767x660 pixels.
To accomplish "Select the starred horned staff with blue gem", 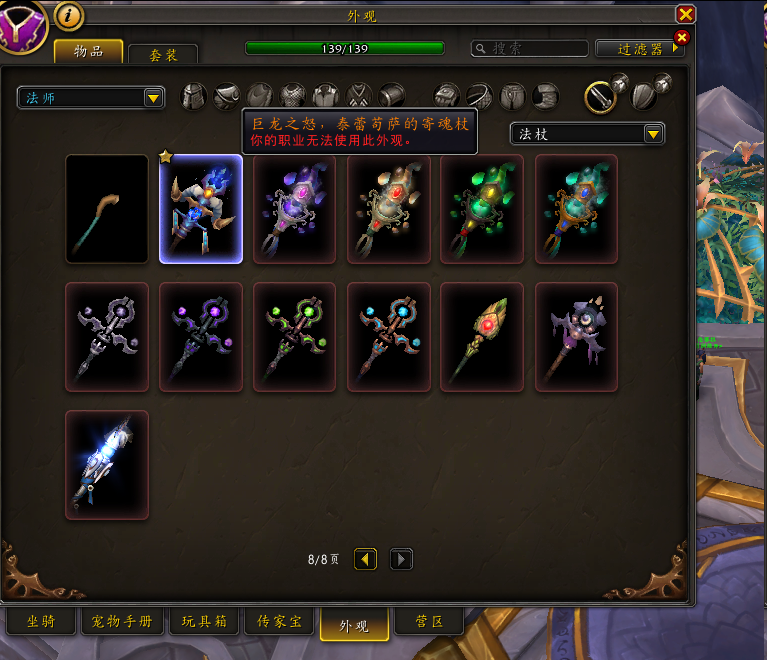I will click(x=201, y=209).
